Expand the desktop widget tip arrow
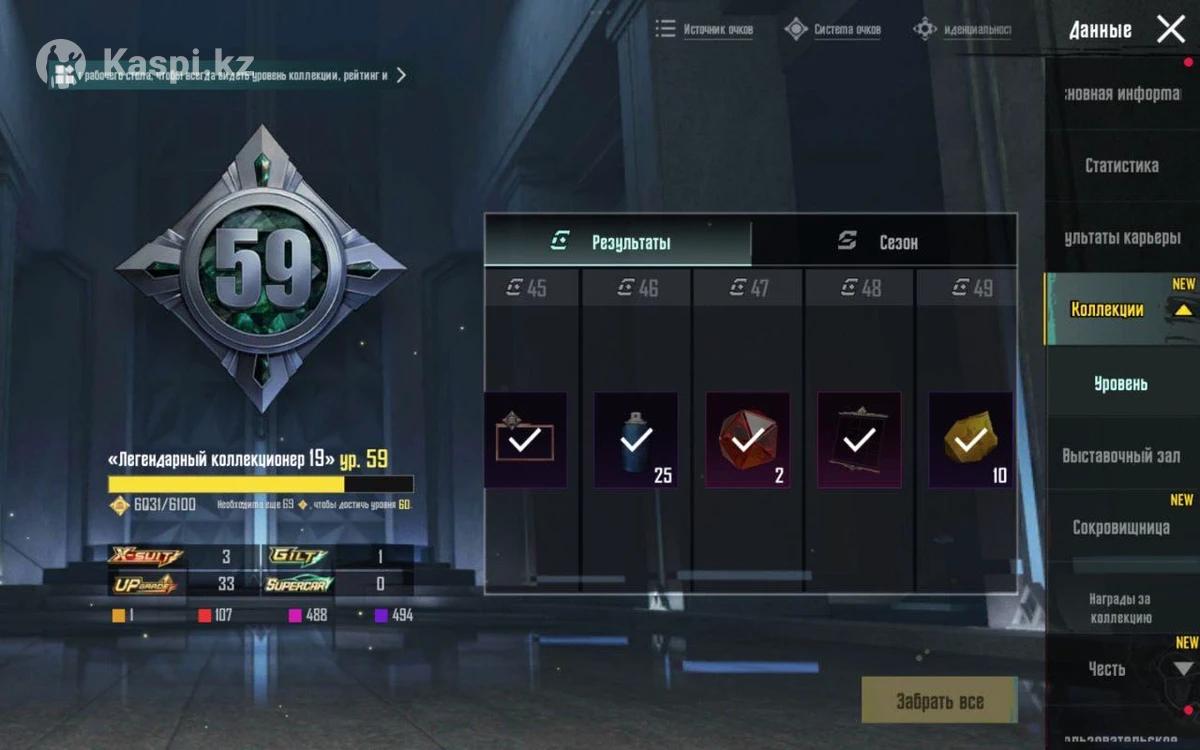This screenshot has height=750, width=1200. click(401, 75)
